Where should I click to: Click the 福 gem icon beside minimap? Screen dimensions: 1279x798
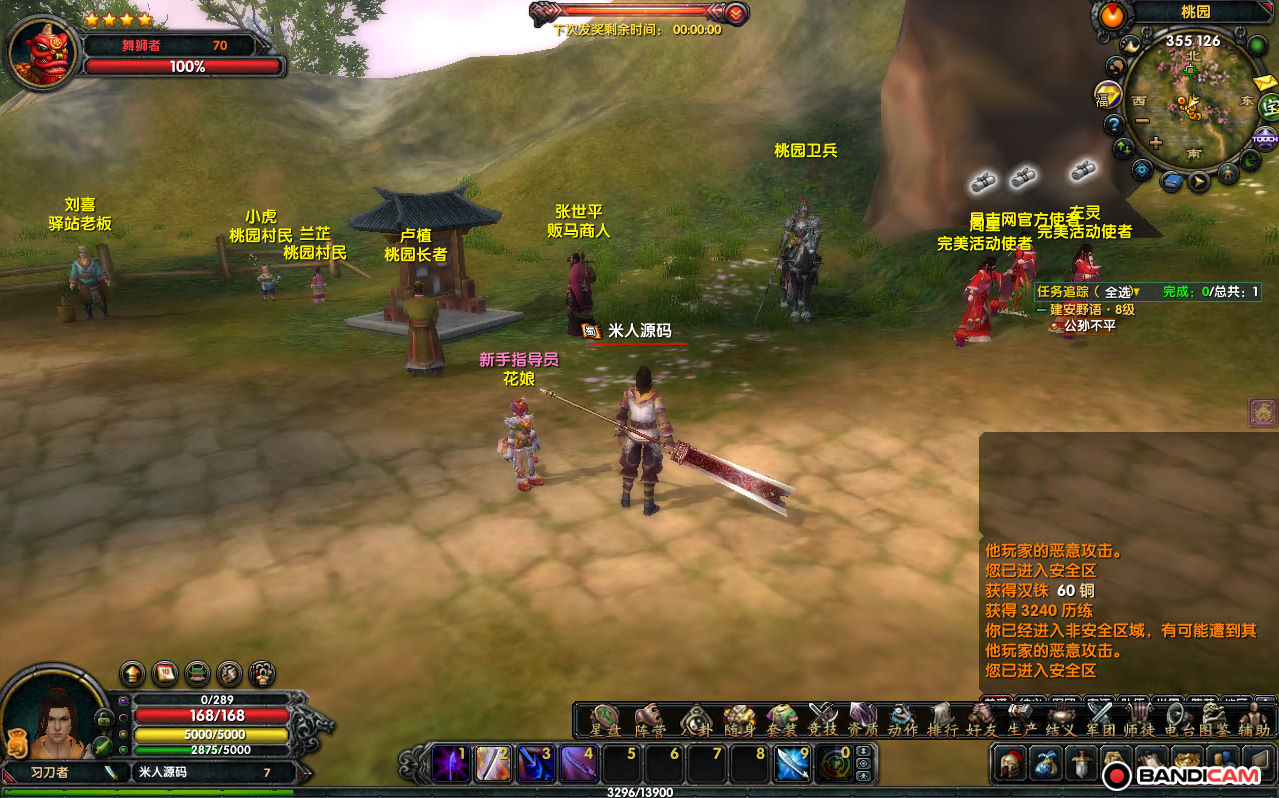point(1107,96)
